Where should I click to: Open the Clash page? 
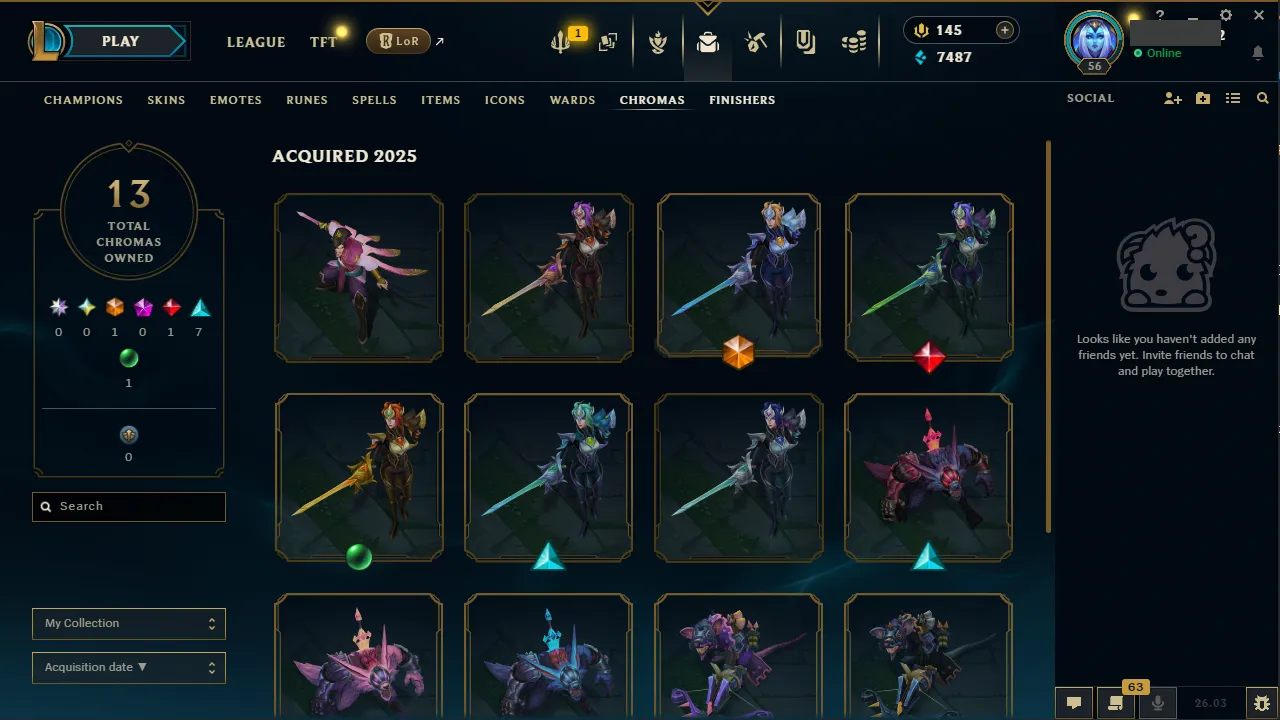(x=658, y=42)
